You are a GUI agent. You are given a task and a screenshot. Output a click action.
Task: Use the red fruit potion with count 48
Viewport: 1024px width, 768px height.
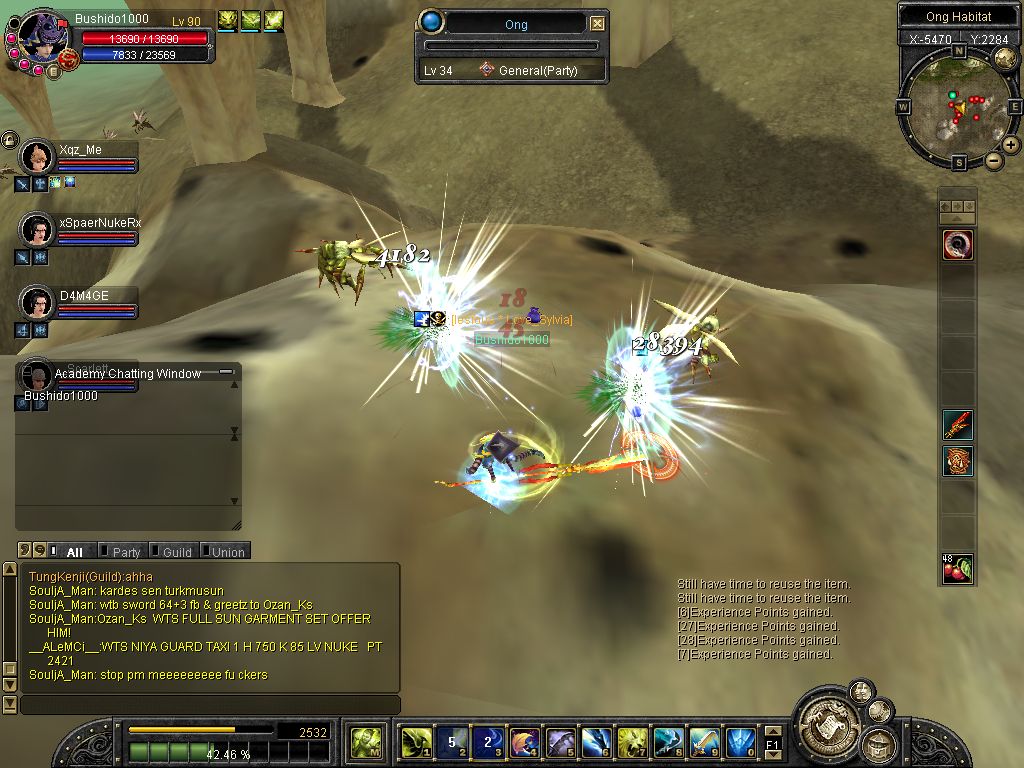tap(957, 568)
